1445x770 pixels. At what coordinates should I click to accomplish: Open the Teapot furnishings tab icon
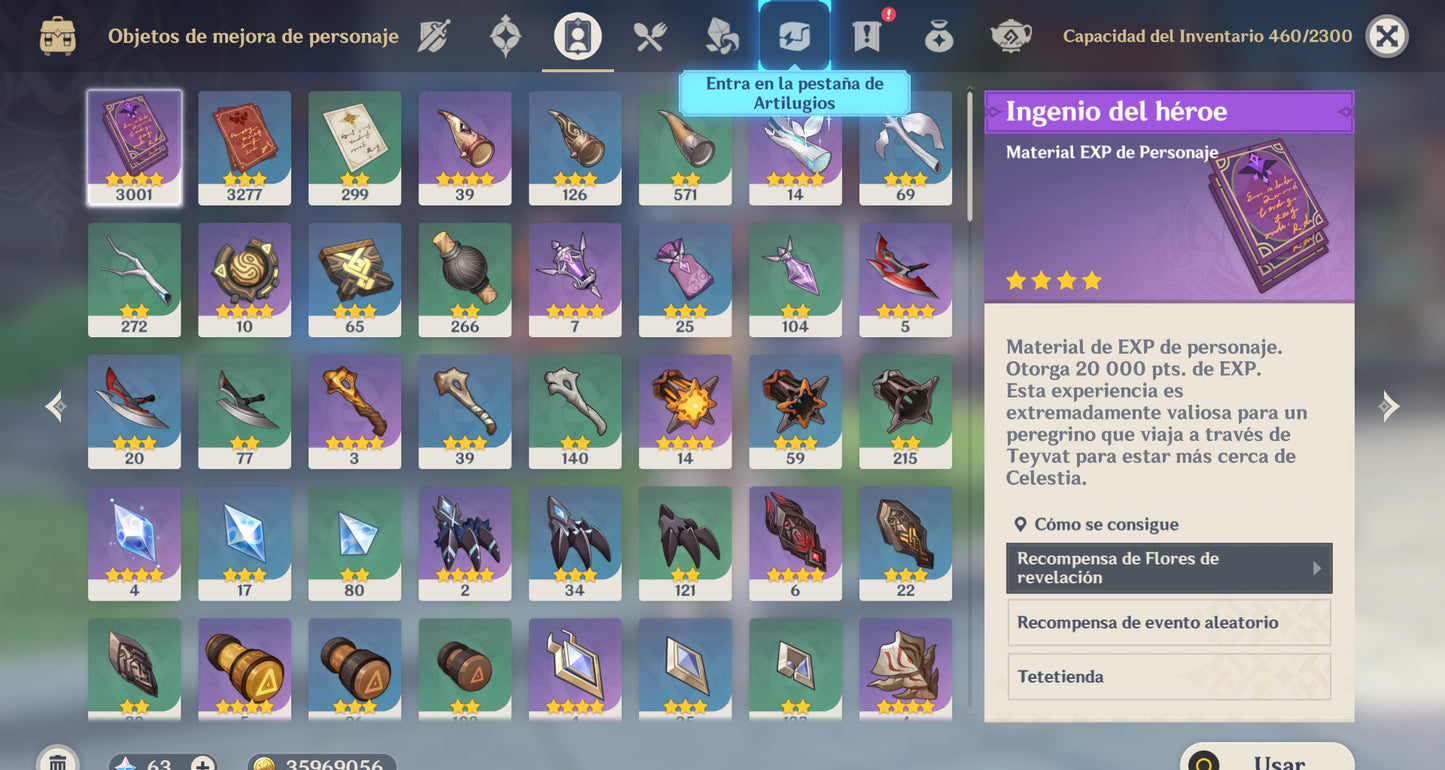pos(1009,35)
